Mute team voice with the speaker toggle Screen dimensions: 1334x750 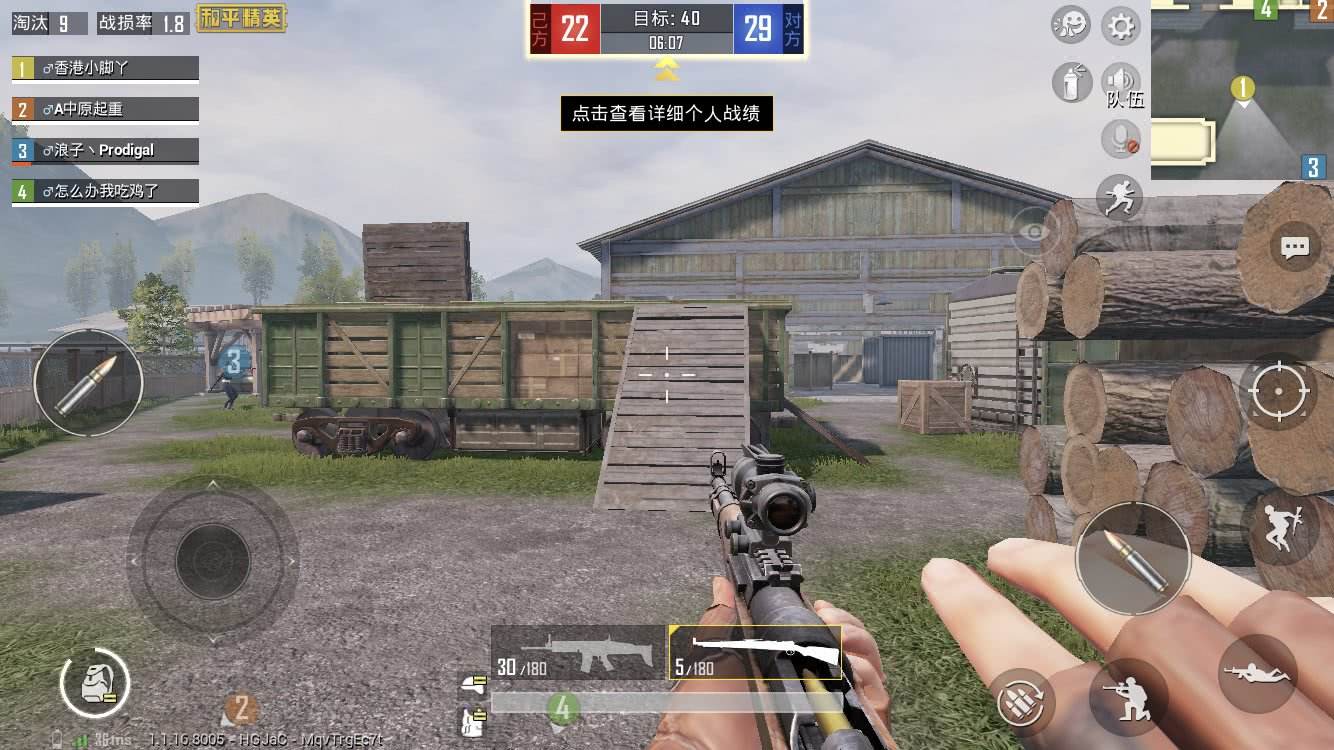1121,81
